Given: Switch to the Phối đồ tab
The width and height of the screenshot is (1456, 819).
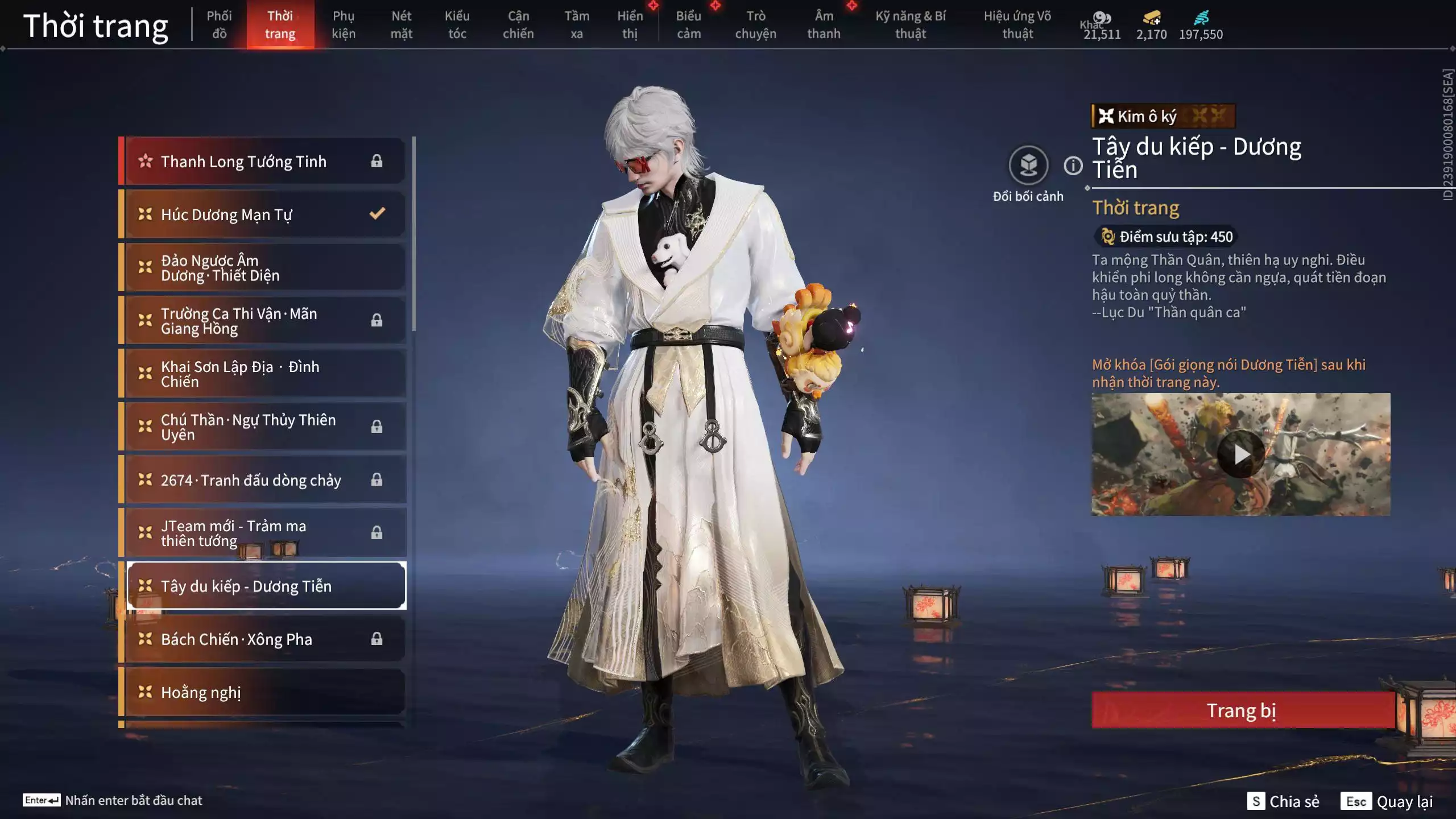Looking at the screenshot, I should [219, 24].
